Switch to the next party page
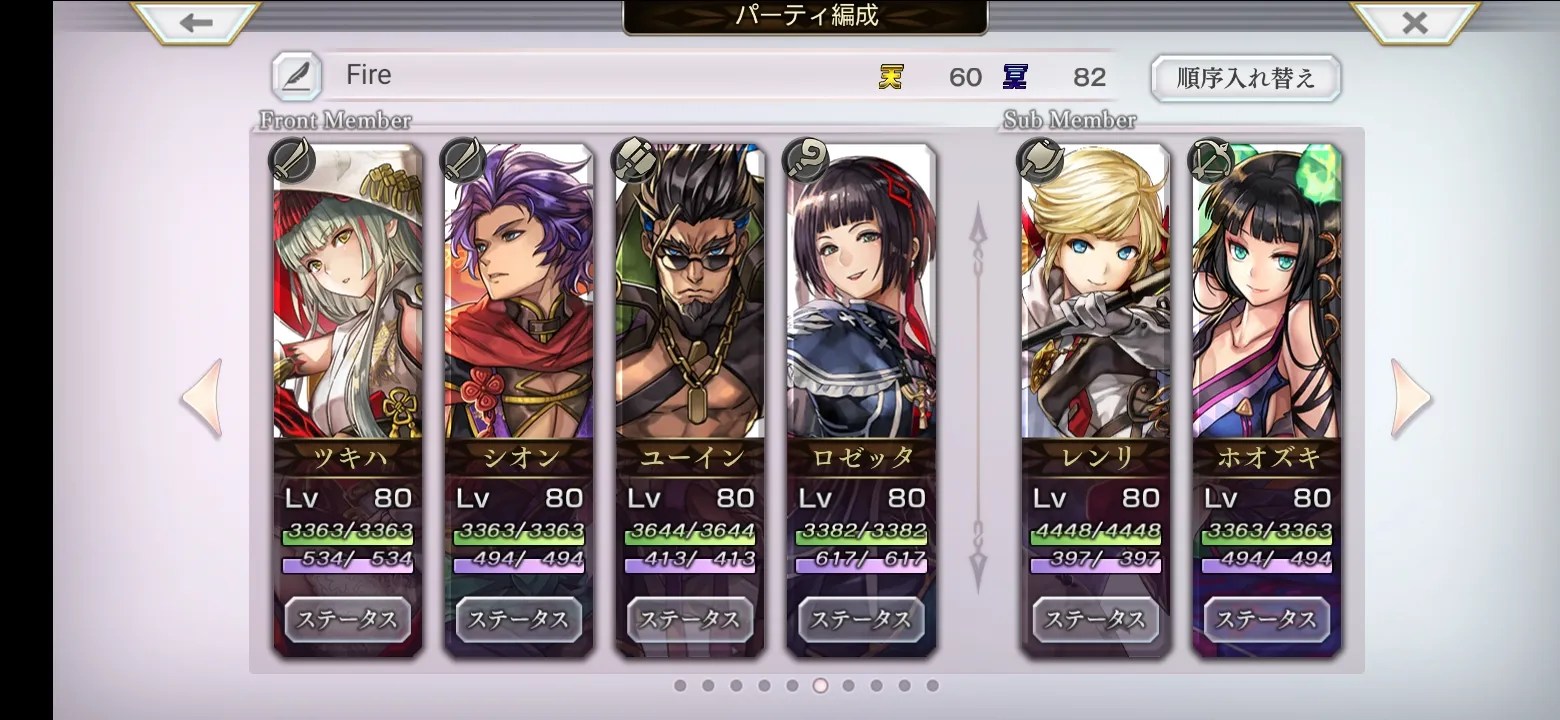This screenshot has height=720, width=1560. tap(1410, 398)
